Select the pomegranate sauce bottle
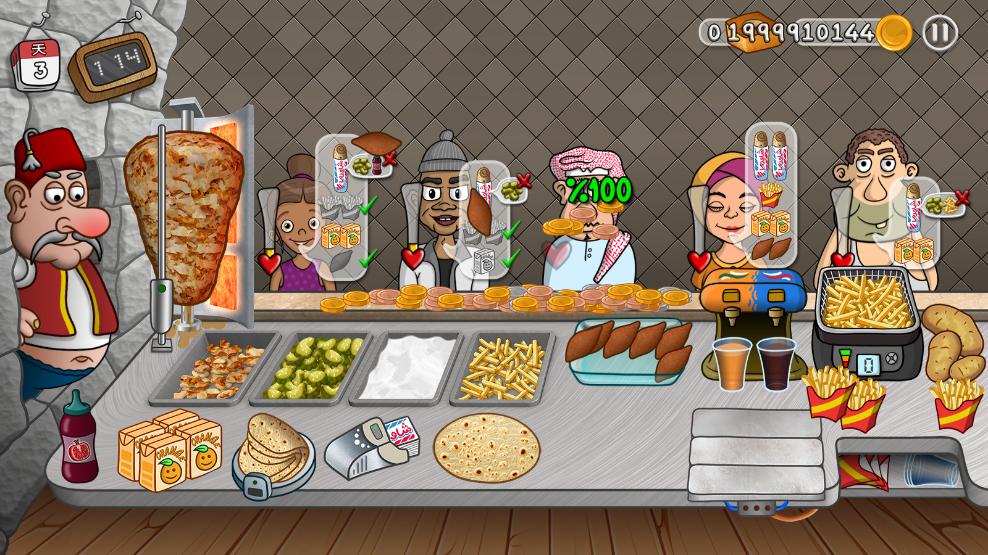 pos(78,440)
